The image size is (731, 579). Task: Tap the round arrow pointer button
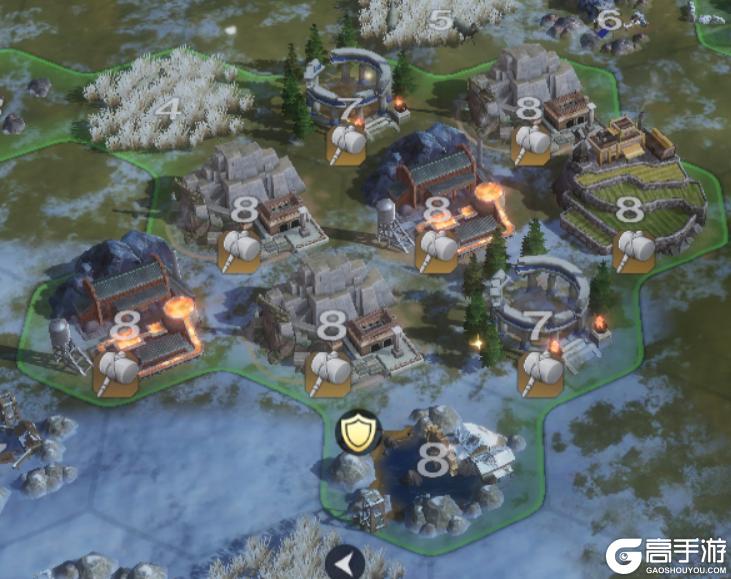click(345, 564)
